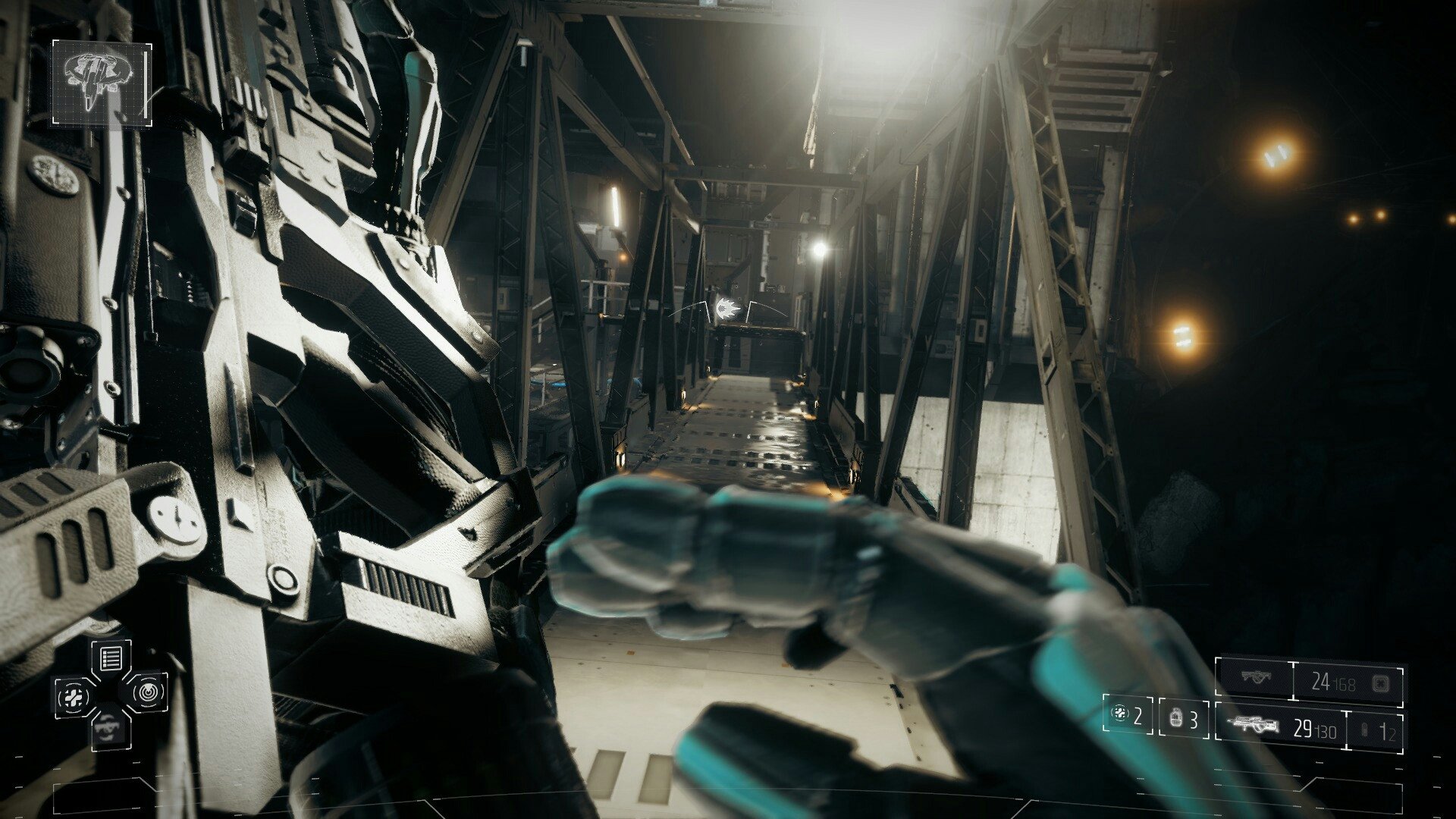Click the vertical level bar inside the ship hologram
Viewport: 1456px width, 819px height.
pos(146,84)
